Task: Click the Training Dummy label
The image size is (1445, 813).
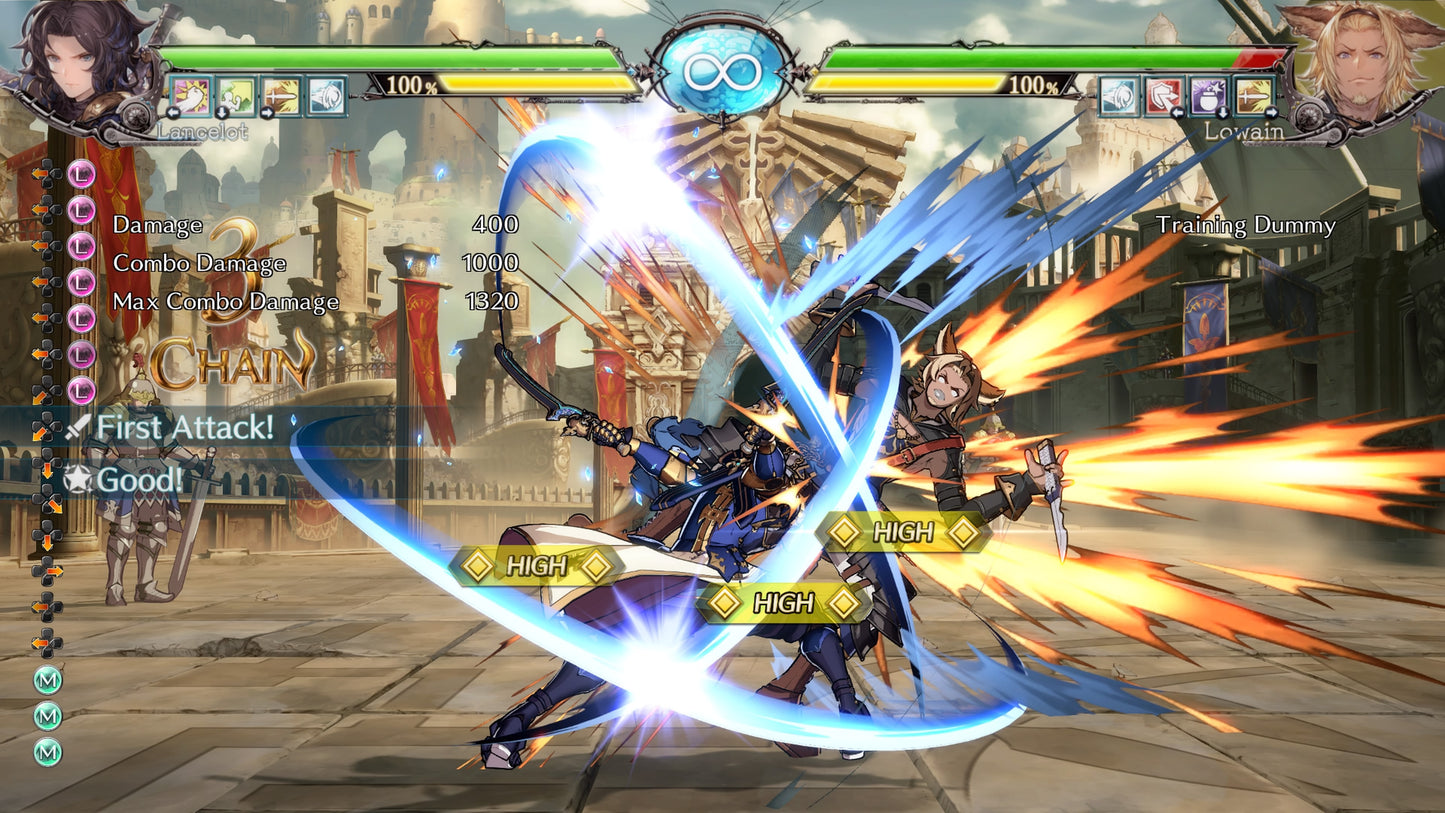Action: tap(1245, 226)
